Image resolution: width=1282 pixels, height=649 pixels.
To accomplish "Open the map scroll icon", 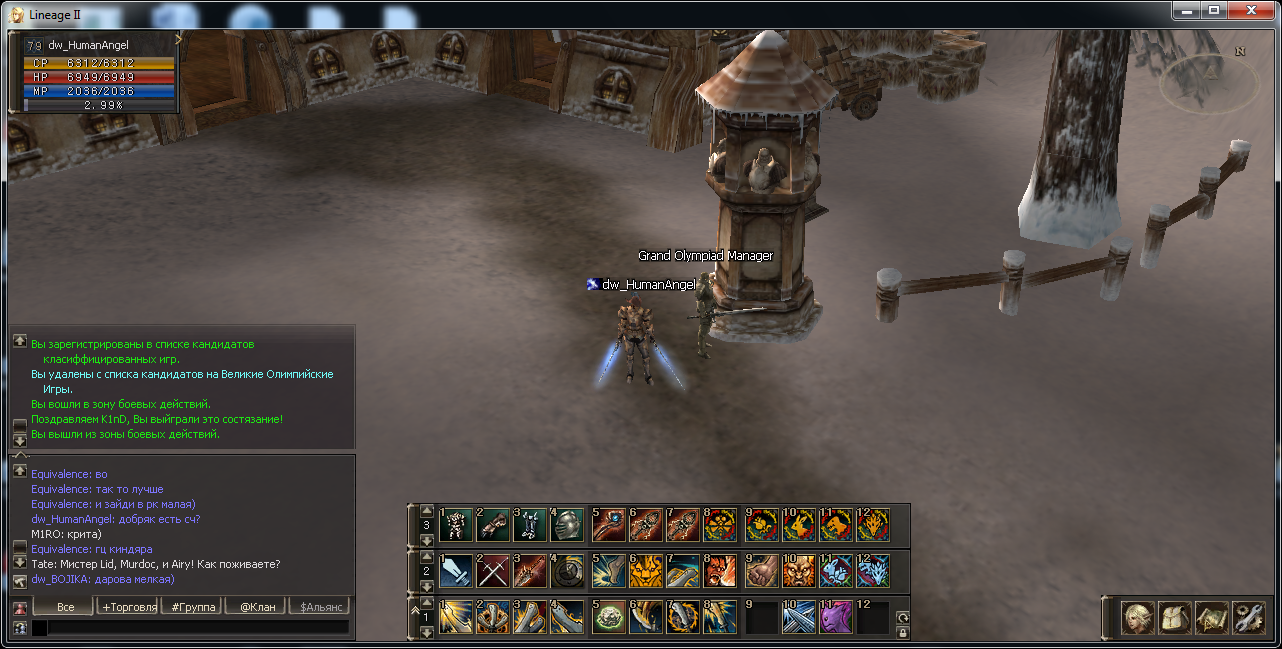I will coord(1211,618).
